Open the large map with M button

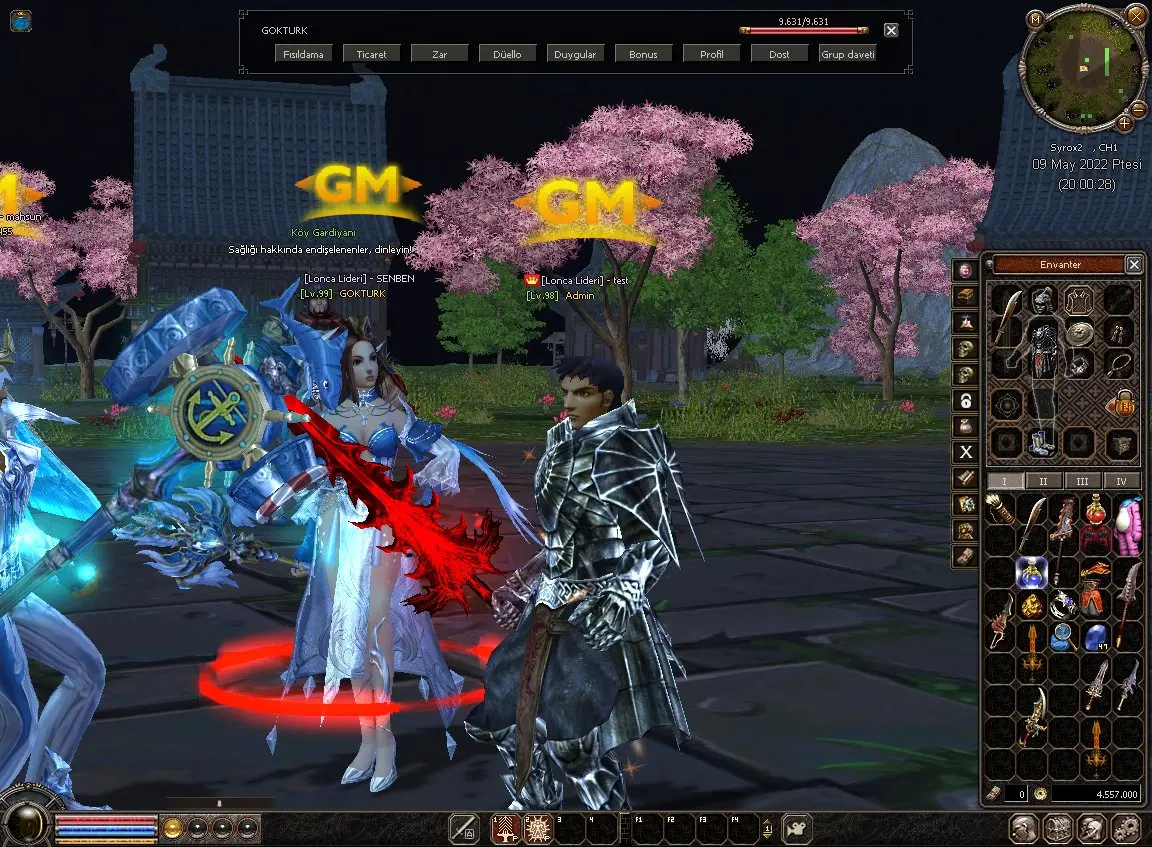(1035, 18)
